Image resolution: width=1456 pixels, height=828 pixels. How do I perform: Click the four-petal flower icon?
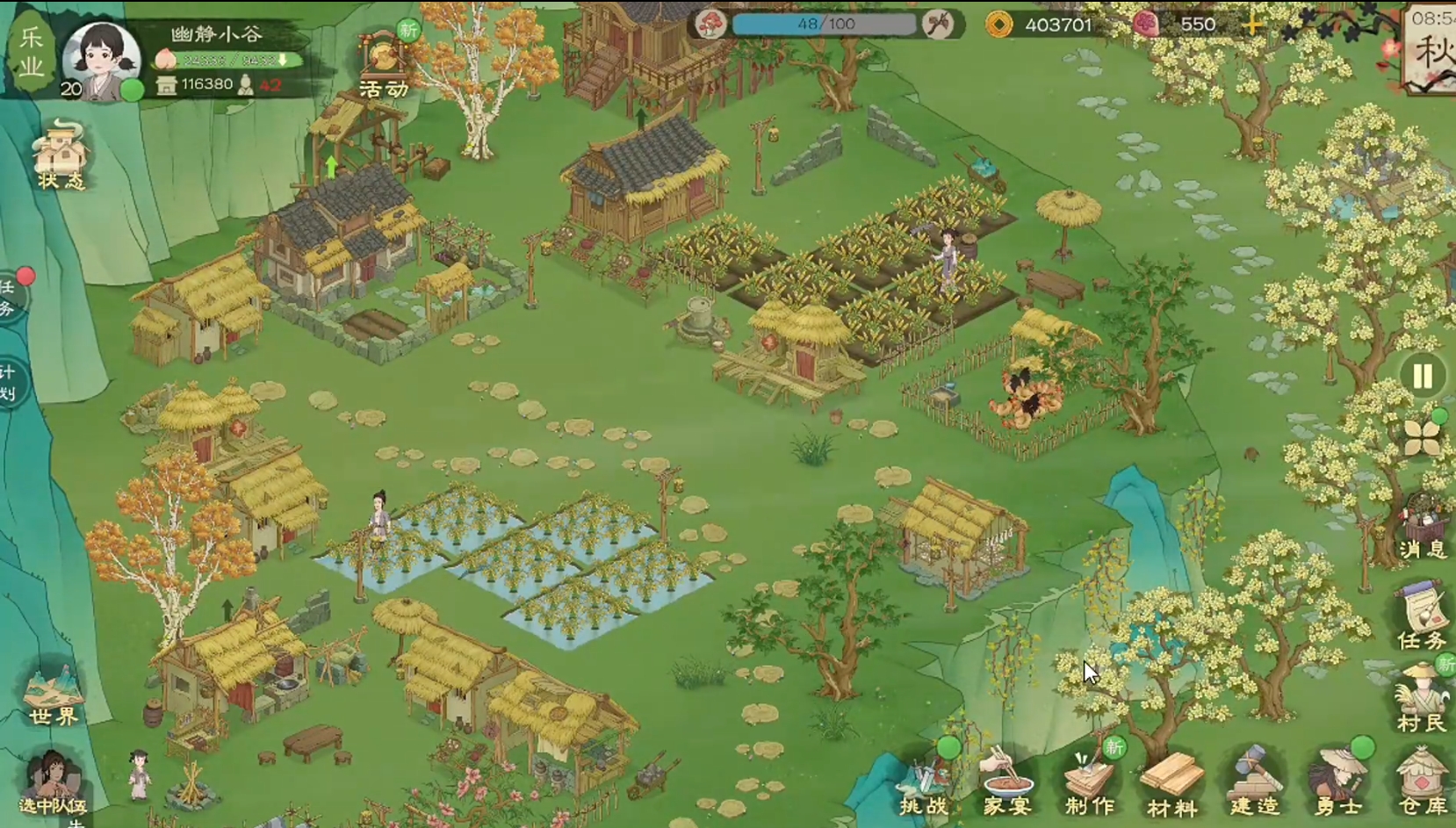pos(1422,437)
